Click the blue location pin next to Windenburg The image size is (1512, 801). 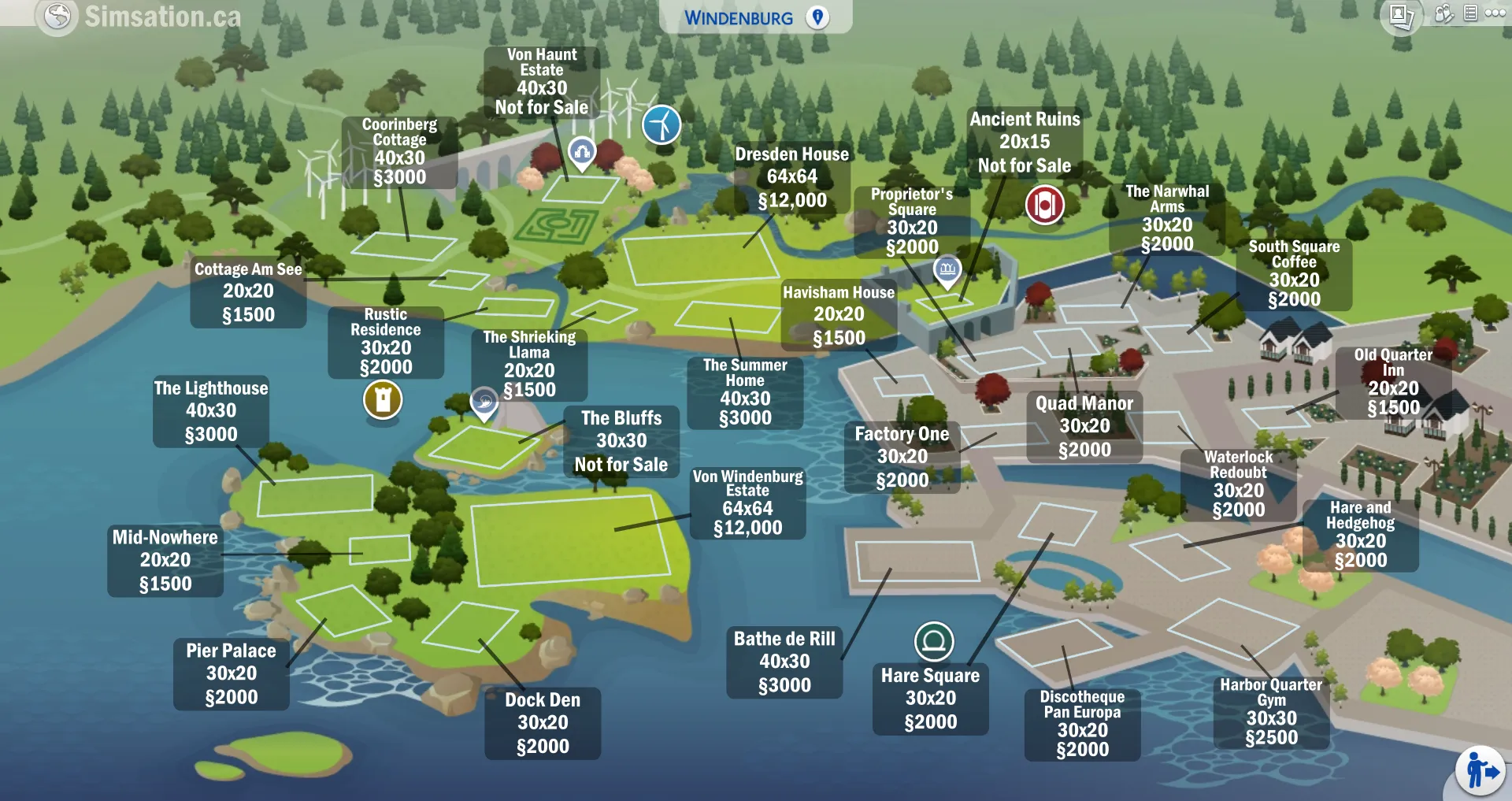[x=817, y=17]
